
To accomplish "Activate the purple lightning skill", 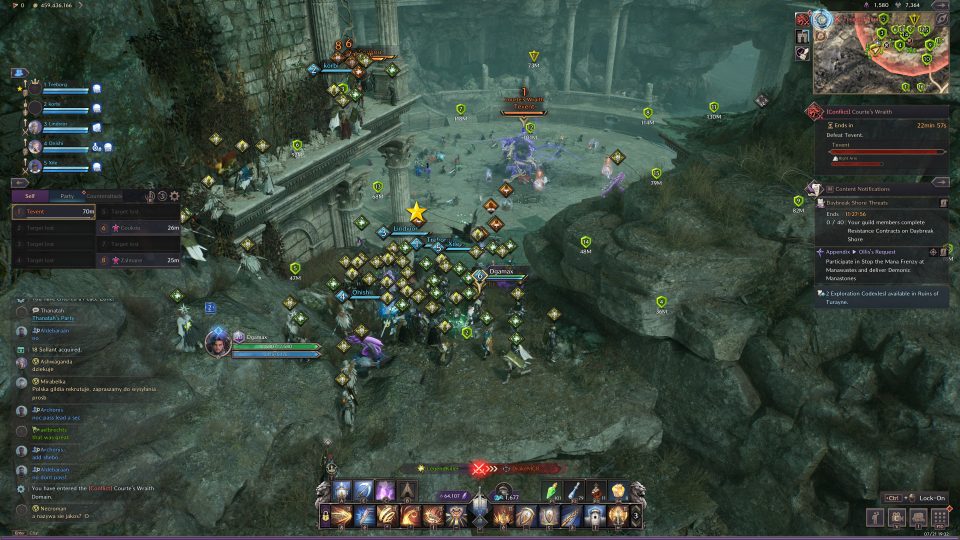I will coord(385,491).
